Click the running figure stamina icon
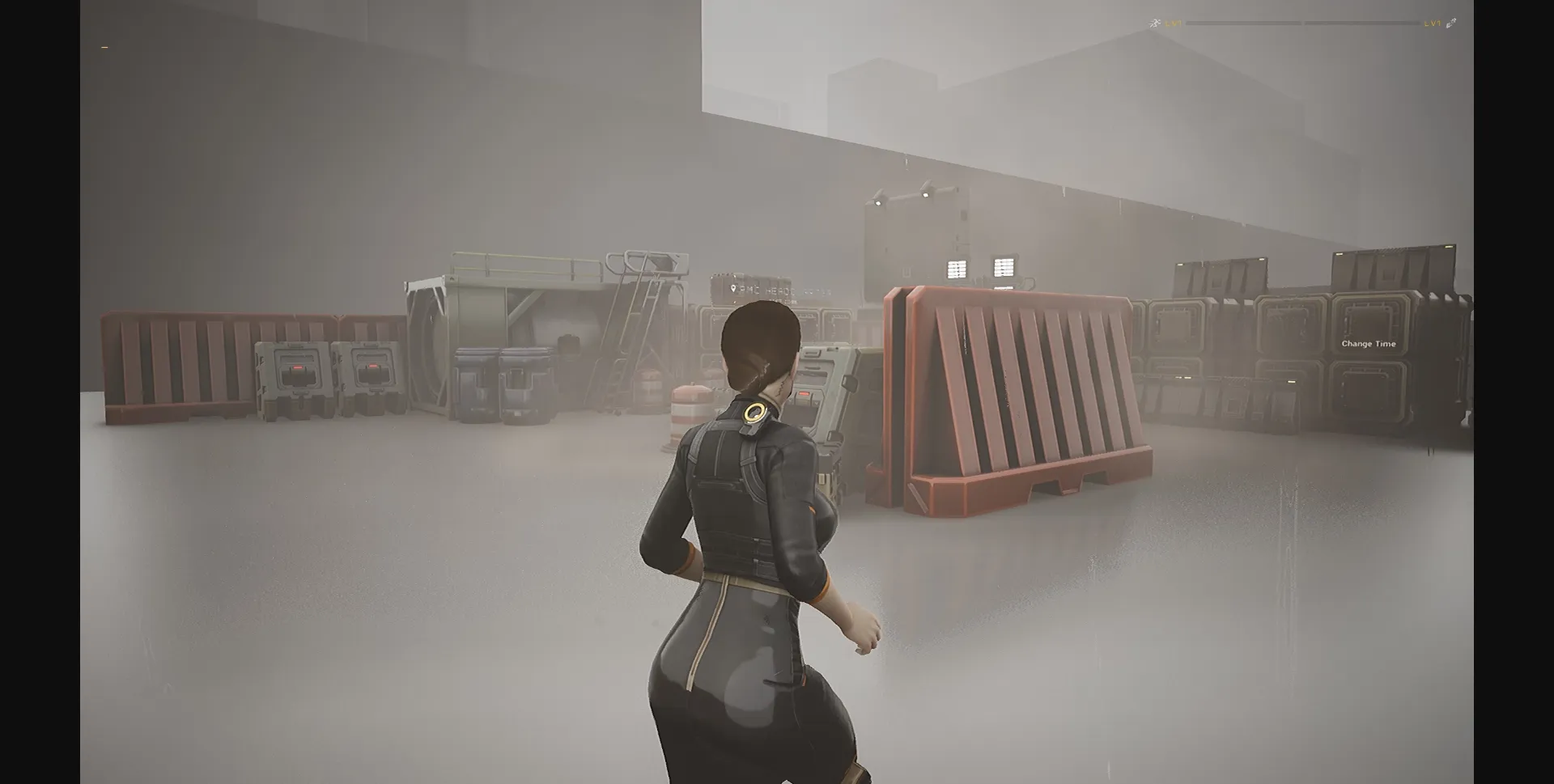This screenshot has width=1554, height=784. [x=1155, y=23]
